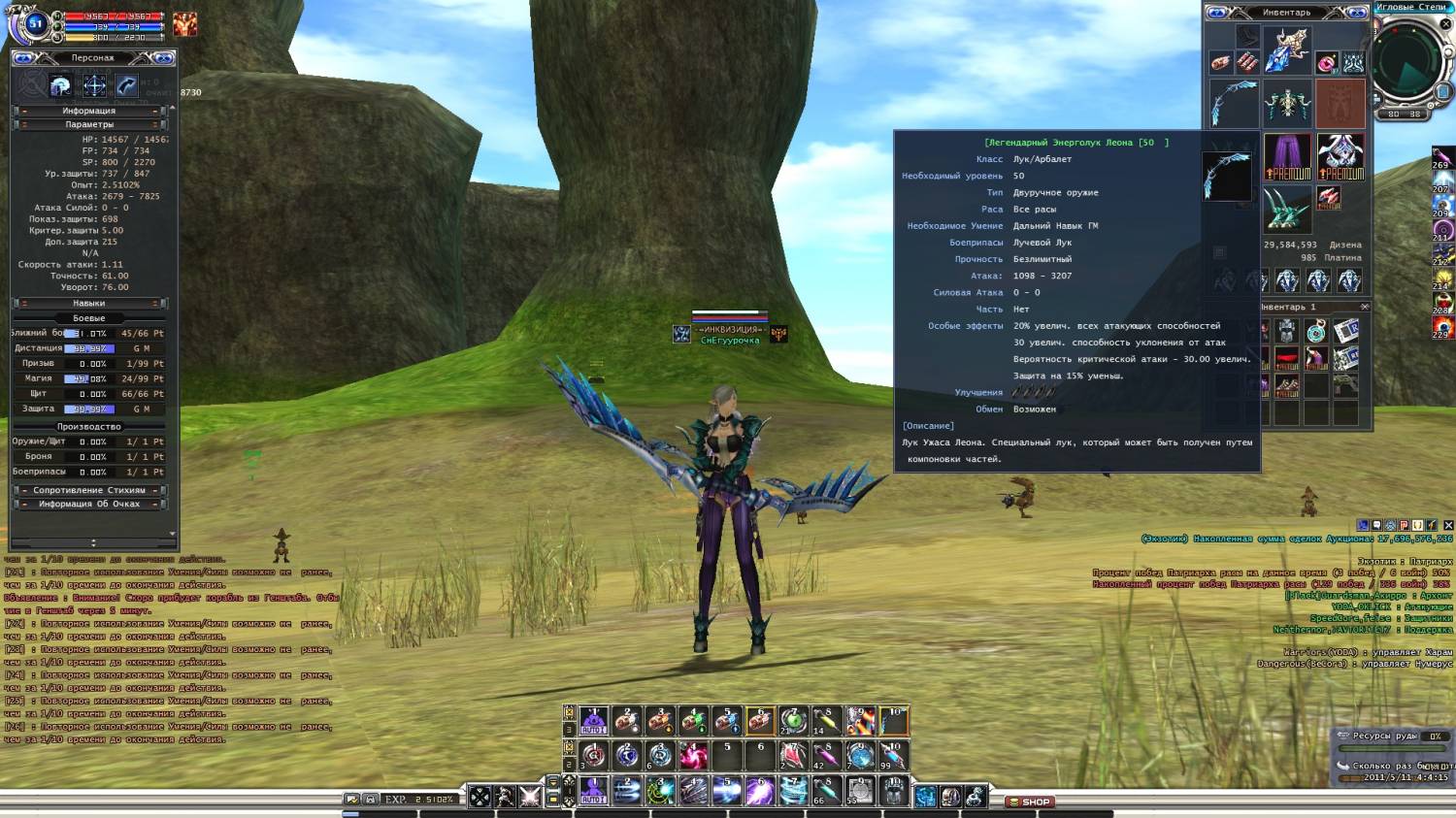Use the purple AUTO skill in top hotbar
This screenshot has width=1456, height=818.
coord(593,721)
